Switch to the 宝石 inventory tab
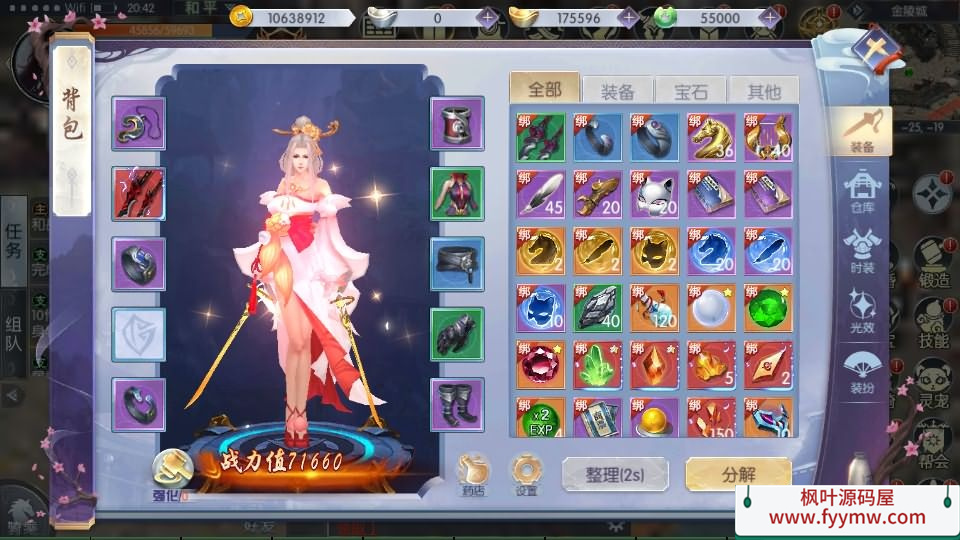 pyautogui.click(x=691, y=92)
